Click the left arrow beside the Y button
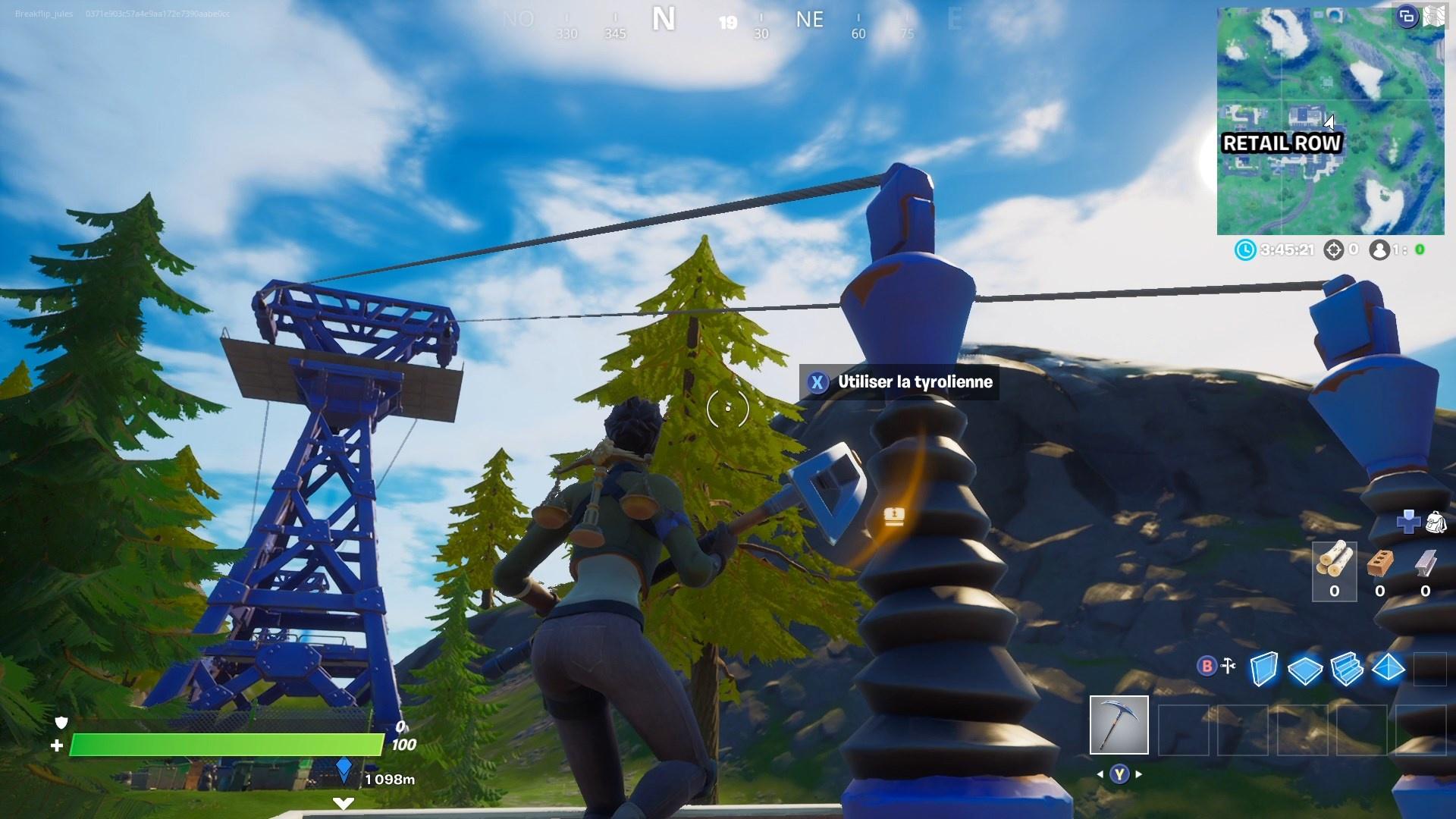 [1101, 773]
